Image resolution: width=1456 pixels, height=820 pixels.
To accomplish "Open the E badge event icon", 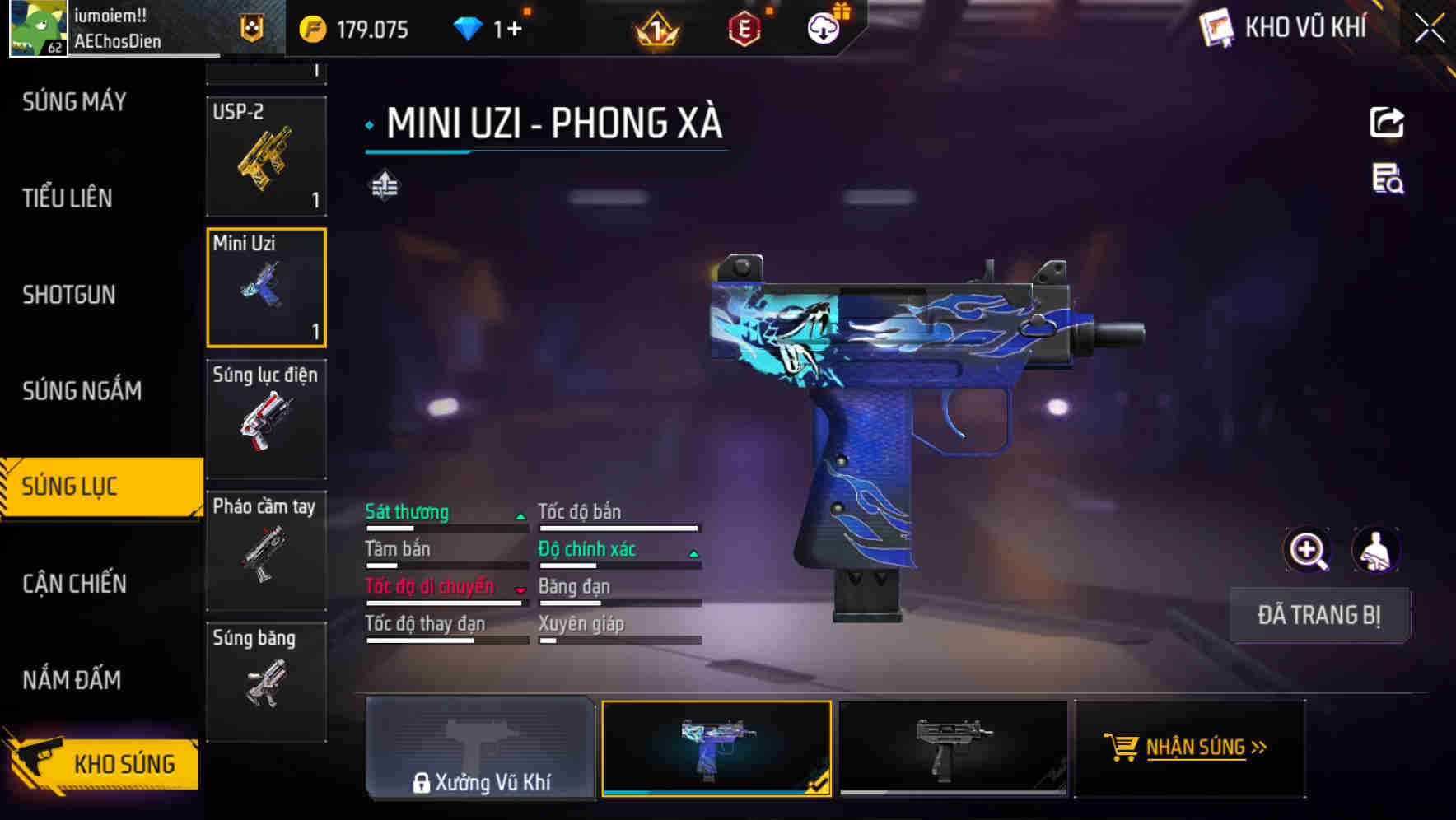I will [x=744, y=28].
